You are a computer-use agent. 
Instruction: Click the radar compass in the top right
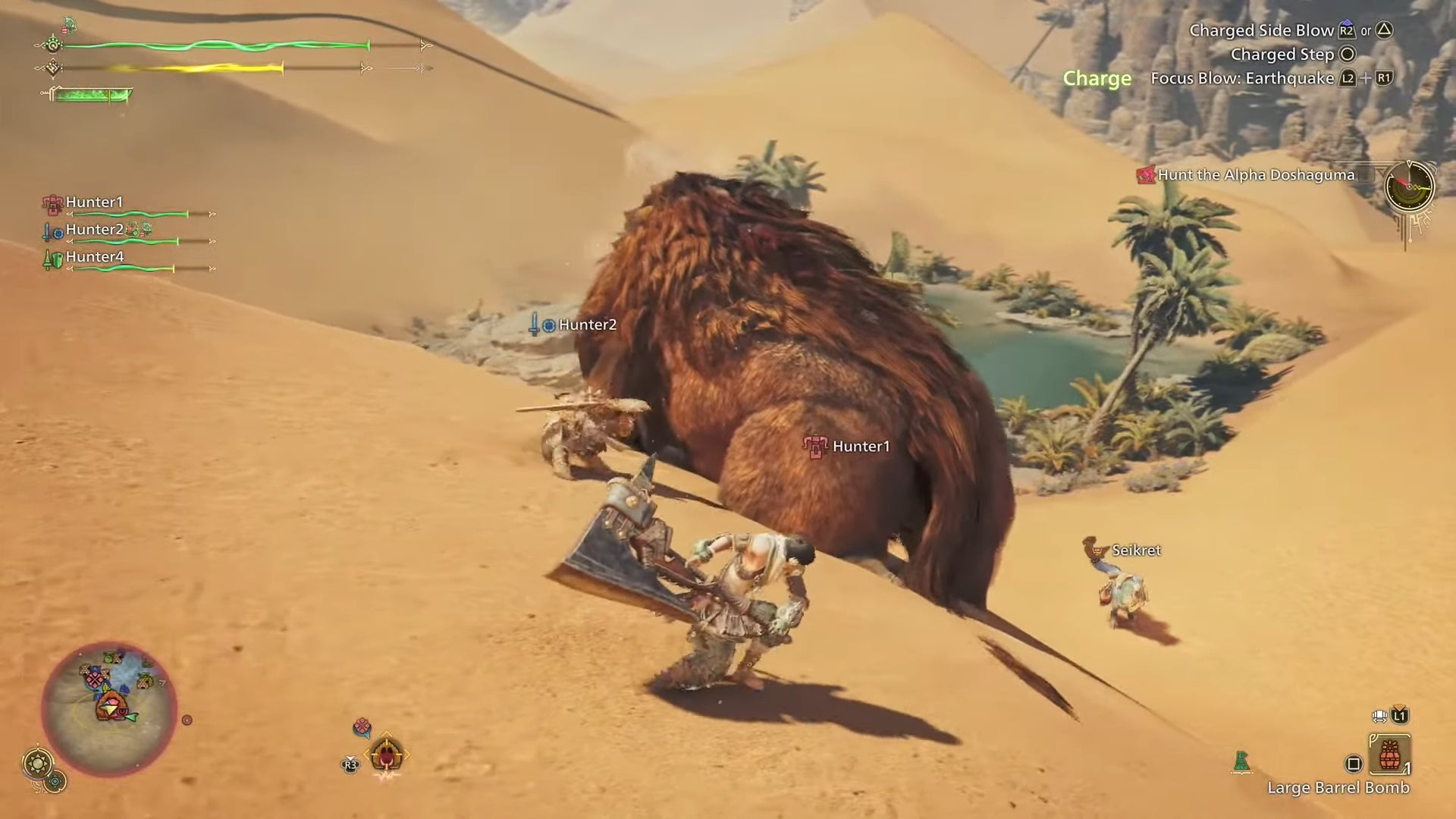pos(1409,187)
